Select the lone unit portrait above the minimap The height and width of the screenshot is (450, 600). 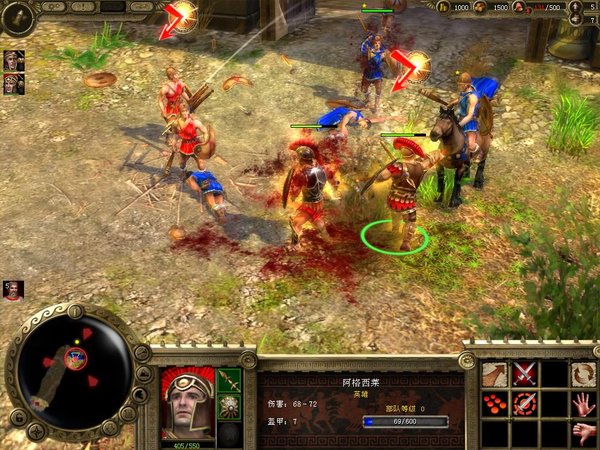tap(13, 291)
